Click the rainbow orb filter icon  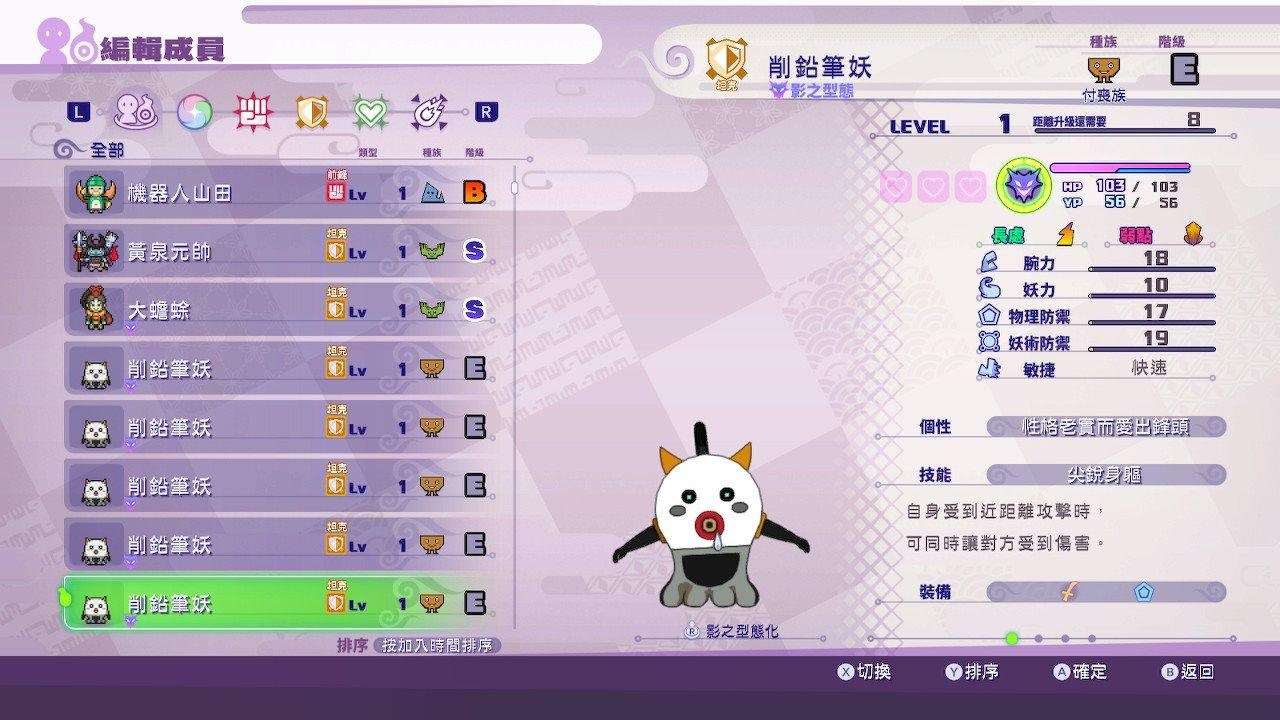pos(195,113)
